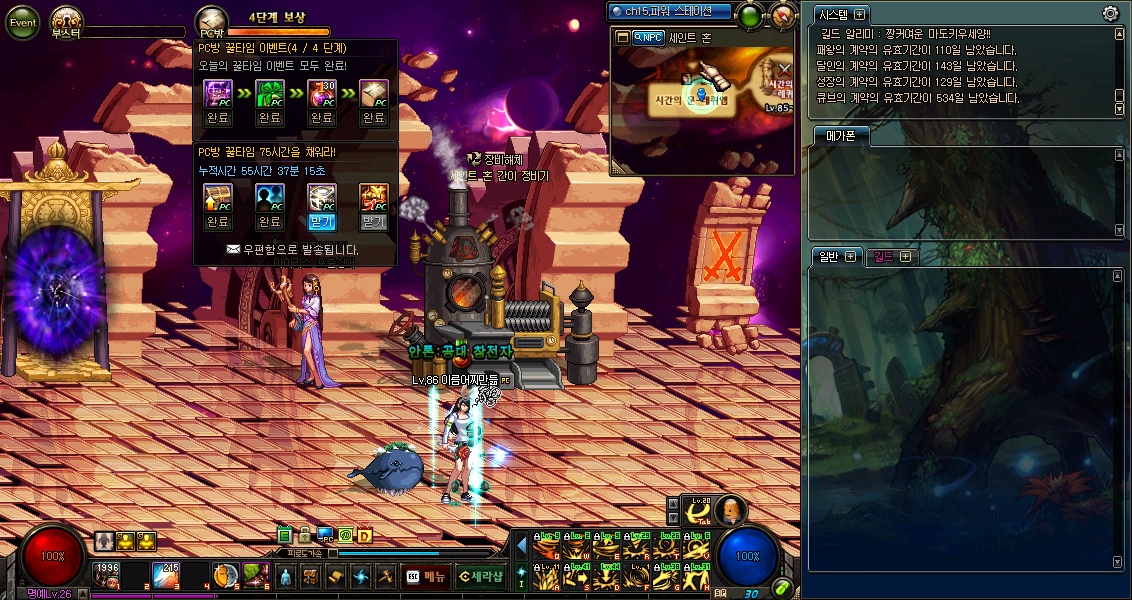
Task: Open the PC방 reward icon
Action: click(x=210, y=21)
